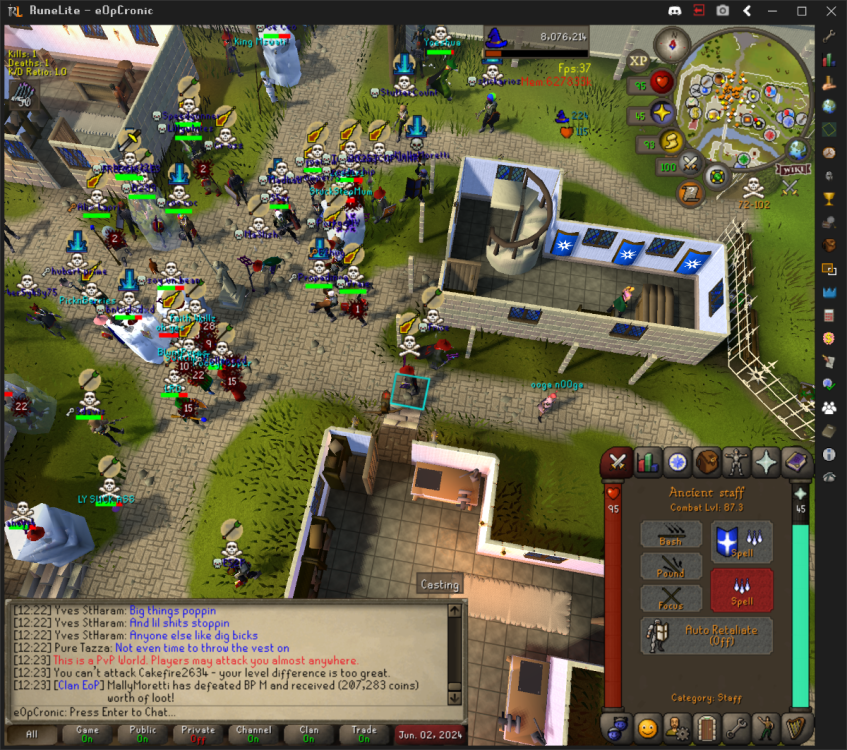This screenshot has height=750, width=847.
Task: Open the world map globe orb
Action: [x=797, y=150]
